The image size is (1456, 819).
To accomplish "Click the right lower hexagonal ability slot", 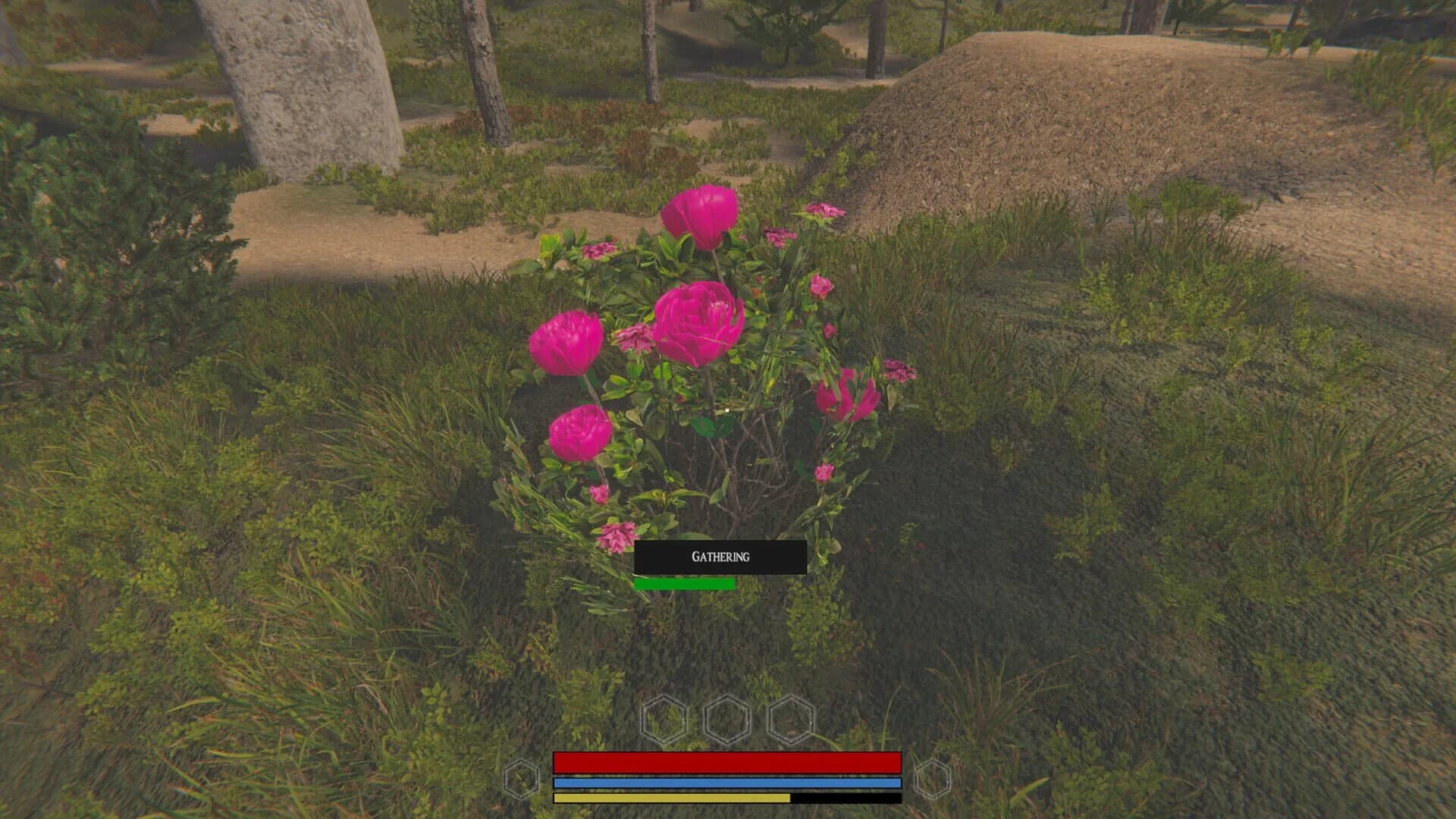I will pos(934,777).
